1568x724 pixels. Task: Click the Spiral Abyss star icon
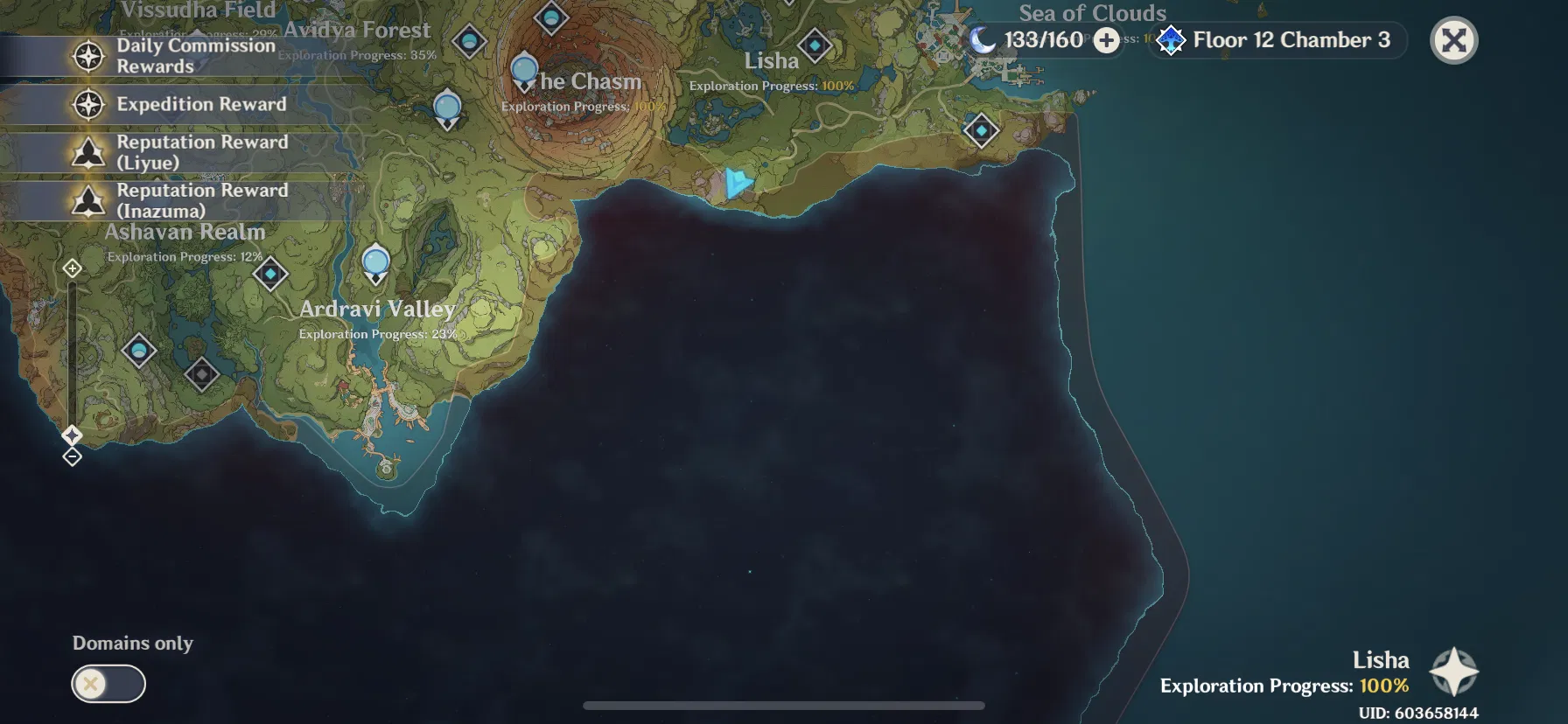pos(1170,40)
